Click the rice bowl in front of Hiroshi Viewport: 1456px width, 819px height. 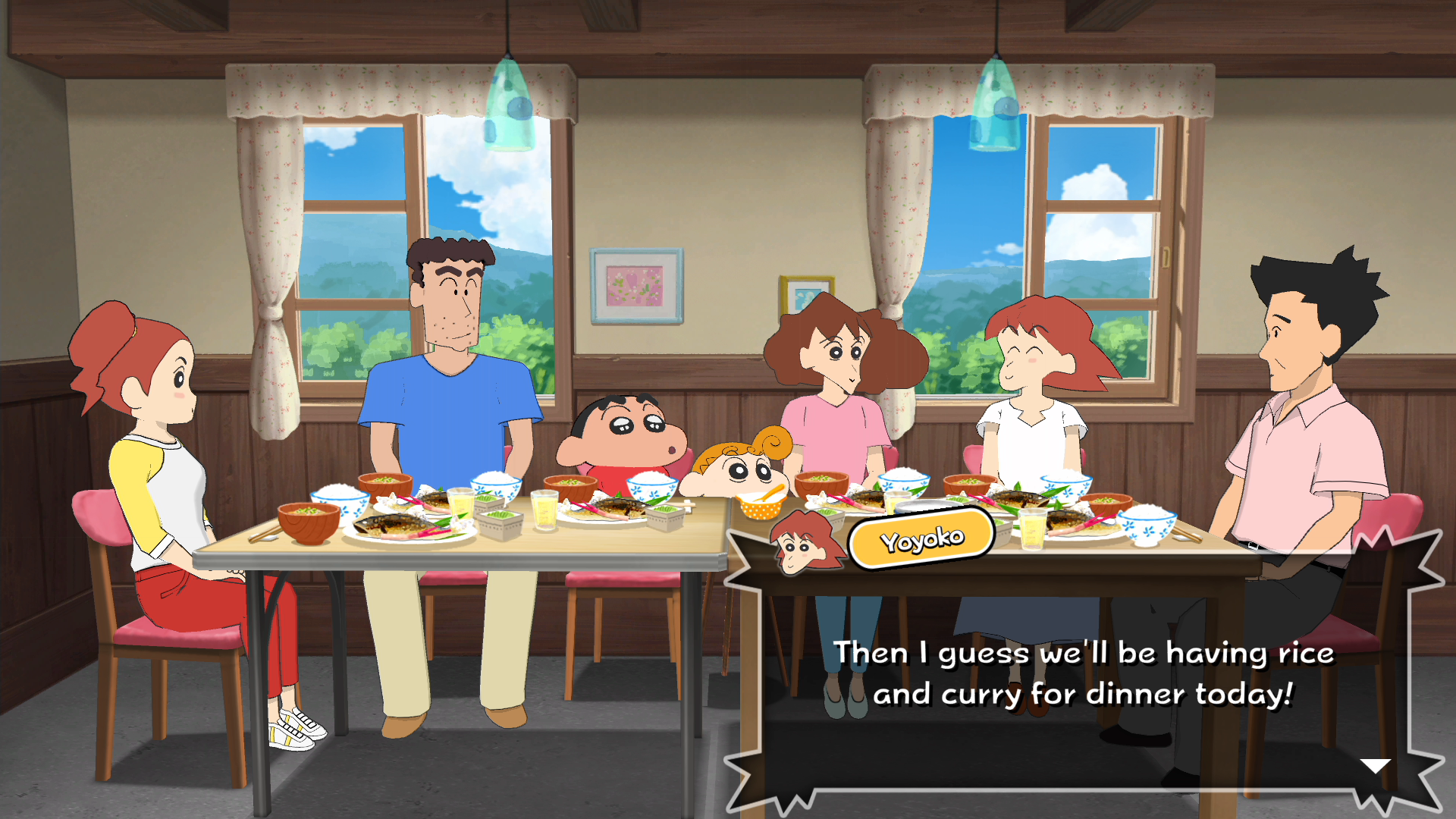coord(494,485)
